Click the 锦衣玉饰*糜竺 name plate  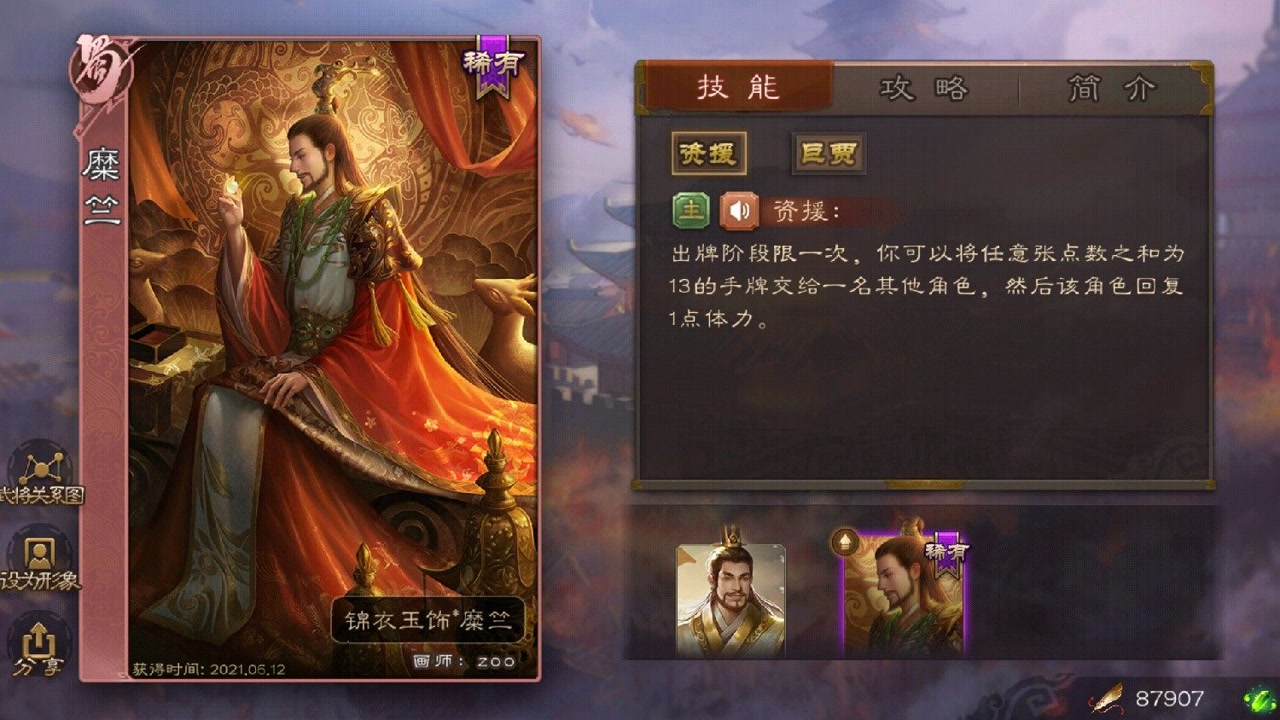coord(427,620)
